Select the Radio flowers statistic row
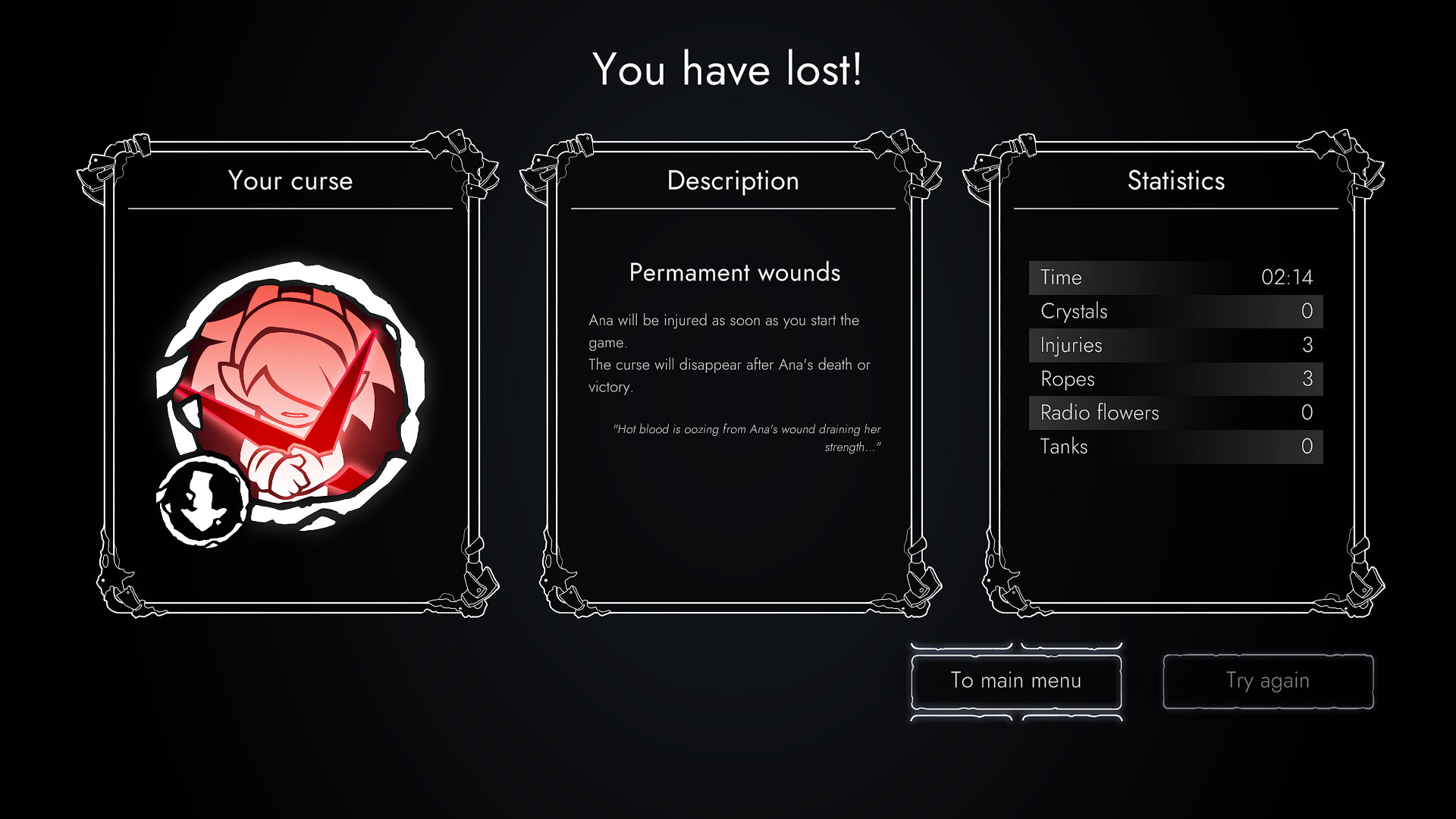Screen dimensions: 1456x819 click(1174, 413)
